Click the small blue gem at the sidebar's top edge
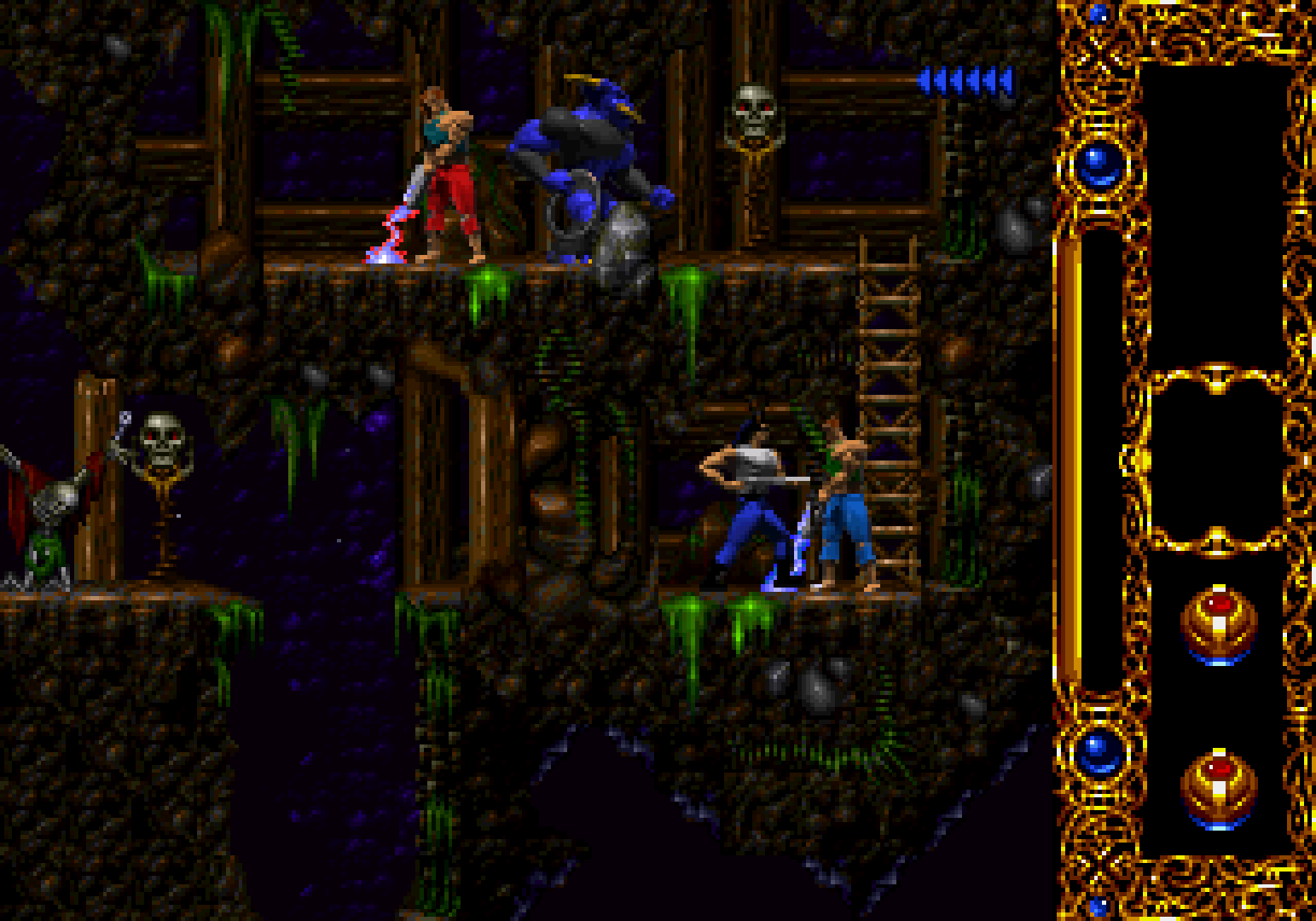 [x=1098, y=12]
